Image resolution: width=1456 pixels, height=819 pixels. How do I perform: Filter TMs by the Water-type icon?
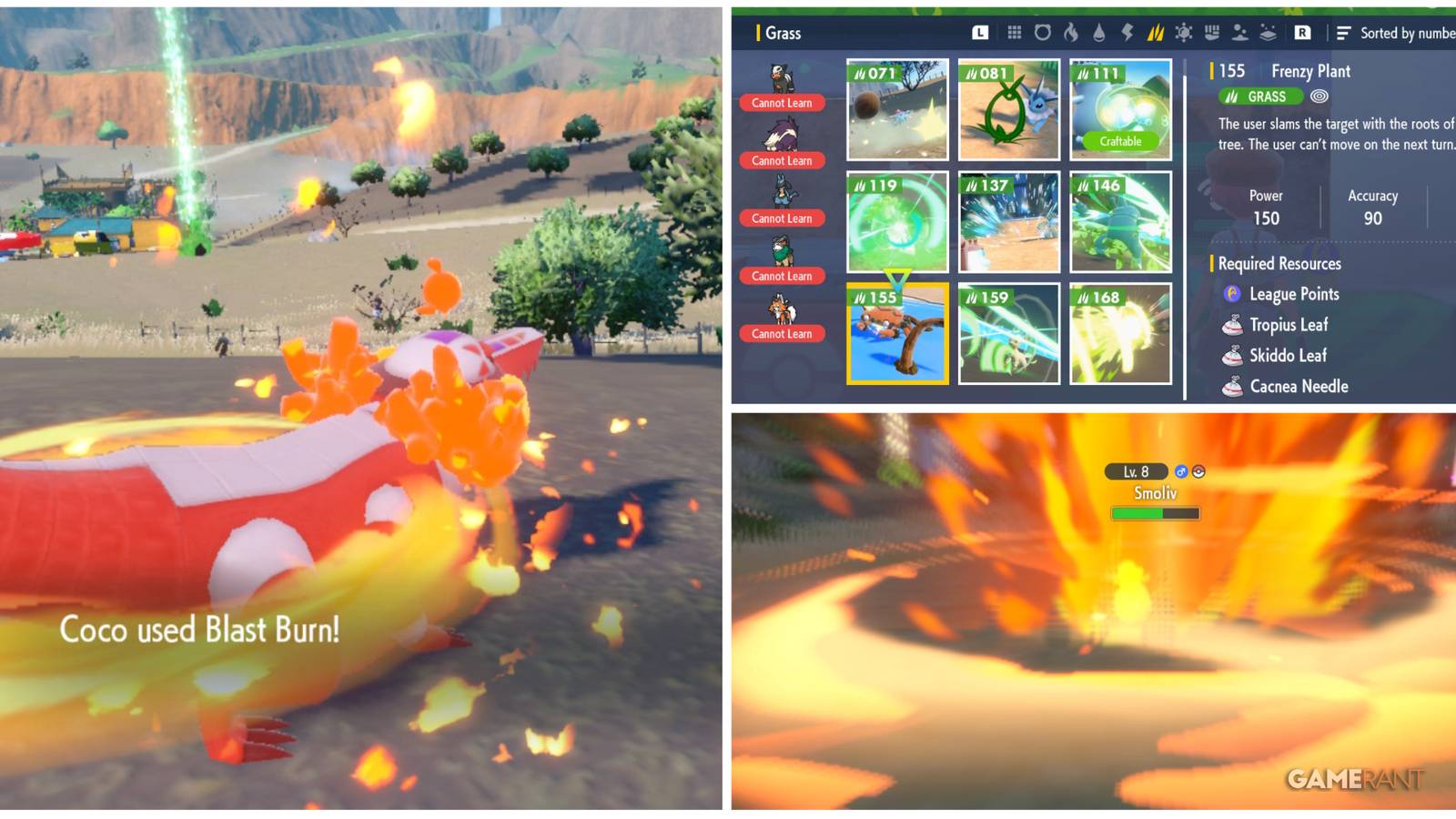pos(1099,34)
